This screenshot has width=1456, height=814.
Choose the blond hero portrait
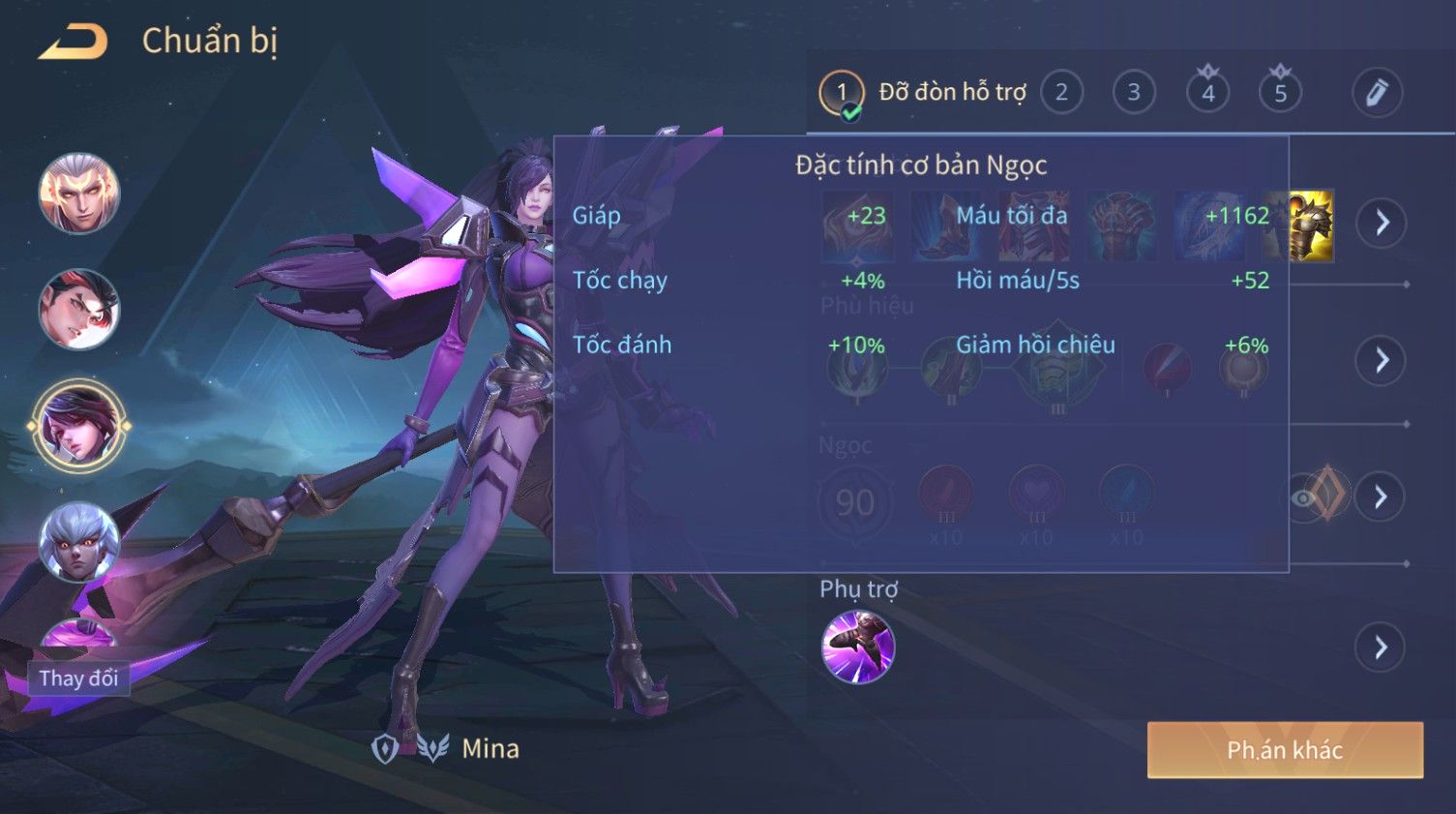pos(79,194)
